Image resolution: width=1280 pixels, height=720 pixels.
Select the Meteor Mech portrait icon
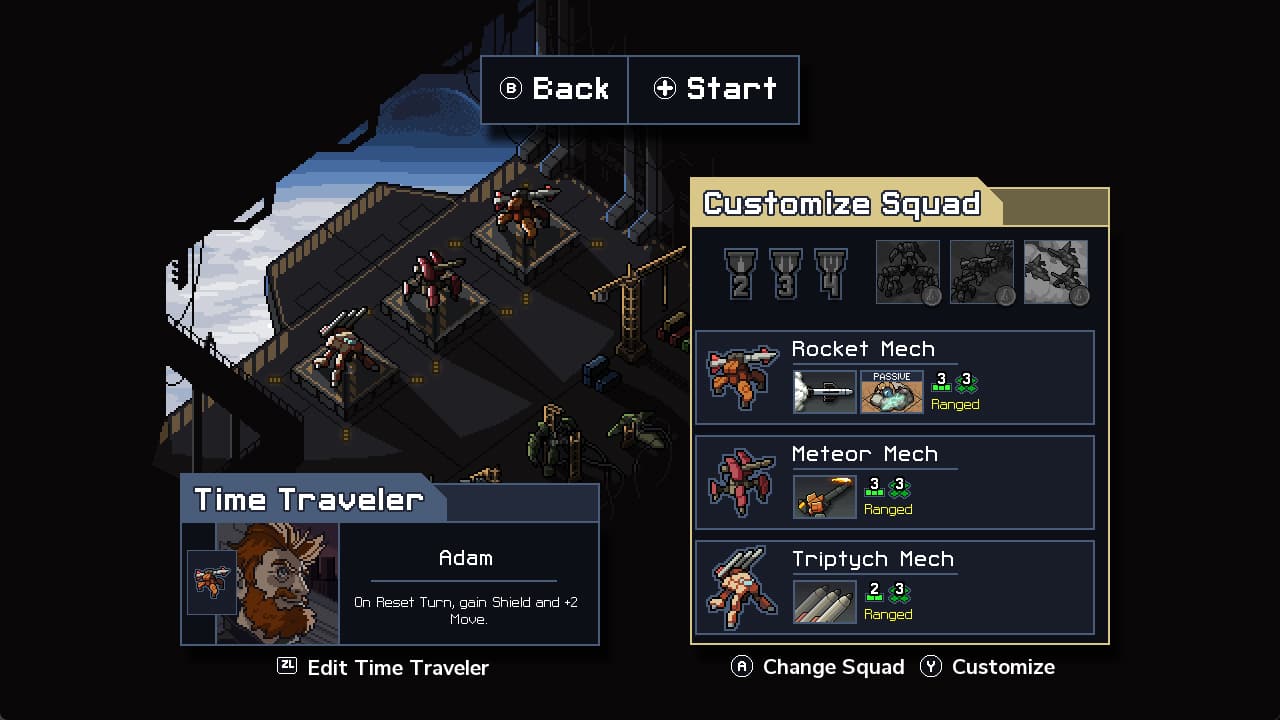(741, 483)
